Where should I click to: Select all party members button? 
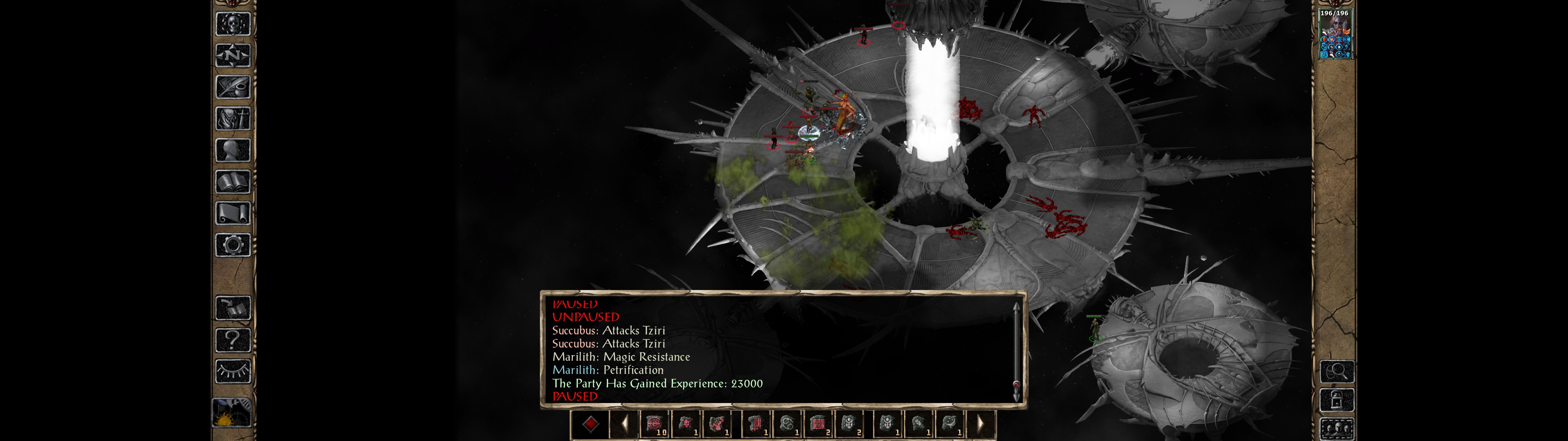(1337, 429)
